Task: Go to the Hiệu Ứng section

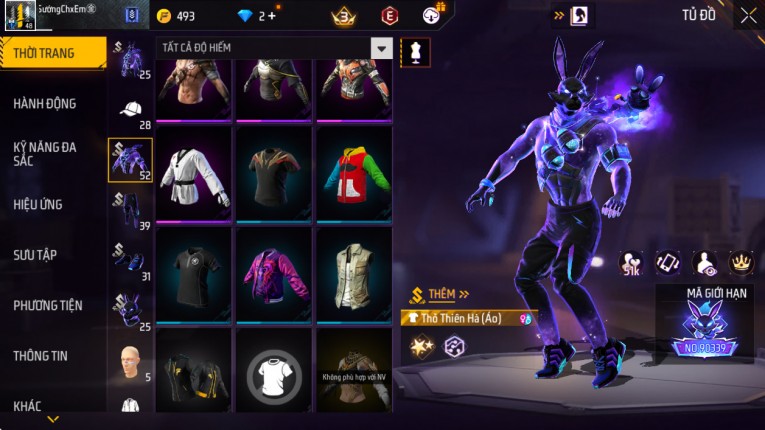Action: (x=38, y=204)
